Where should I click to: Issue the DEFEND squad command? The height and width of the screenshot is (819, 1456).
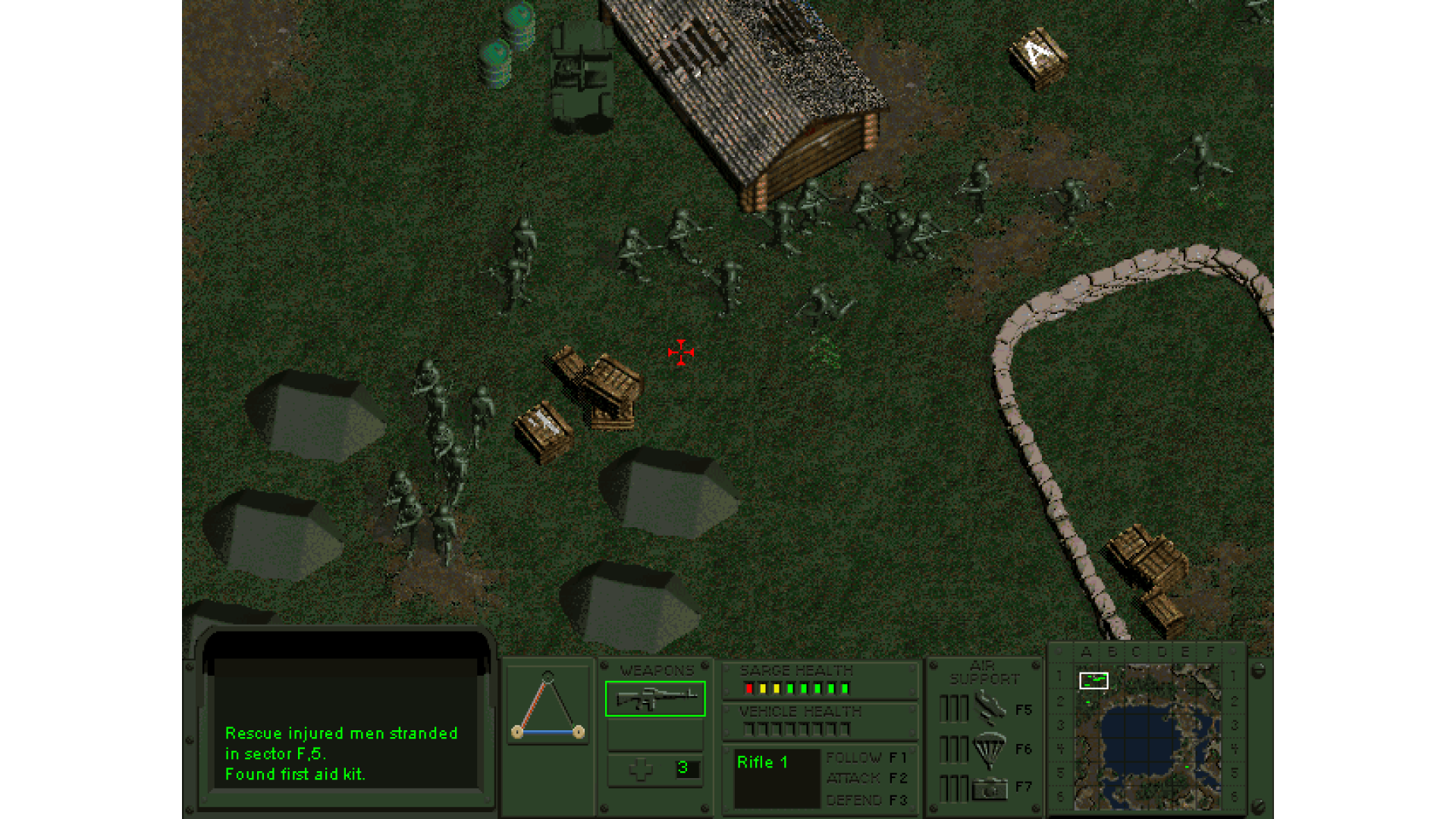(865, 800)
